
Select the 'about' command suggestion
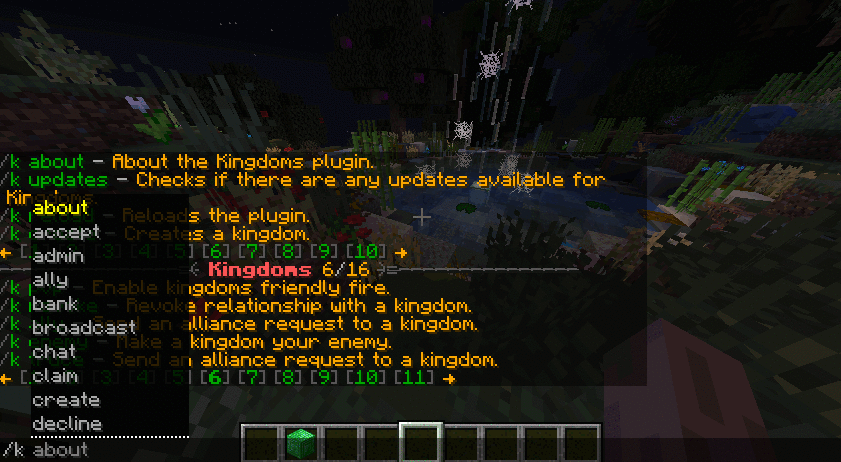point(60,208)
